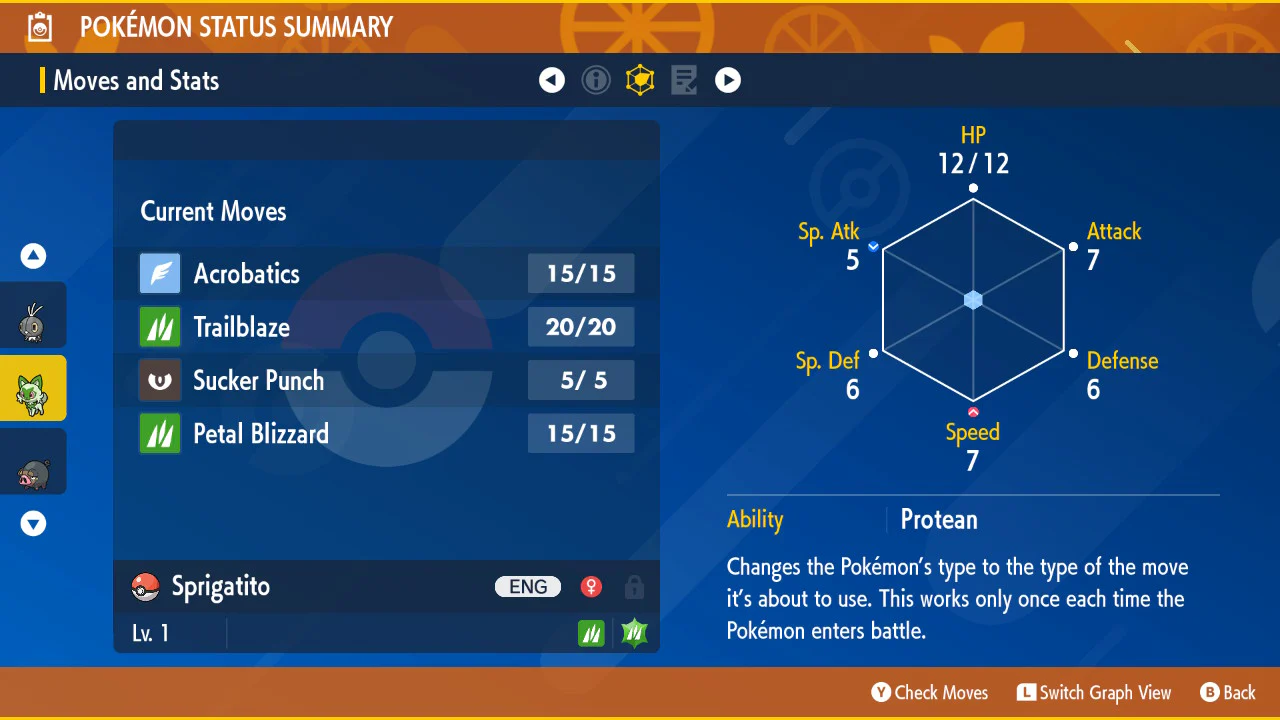Open the Moves and Stats hexagon tab
The width and height of the screenshot is (1280, 720).
640,80
